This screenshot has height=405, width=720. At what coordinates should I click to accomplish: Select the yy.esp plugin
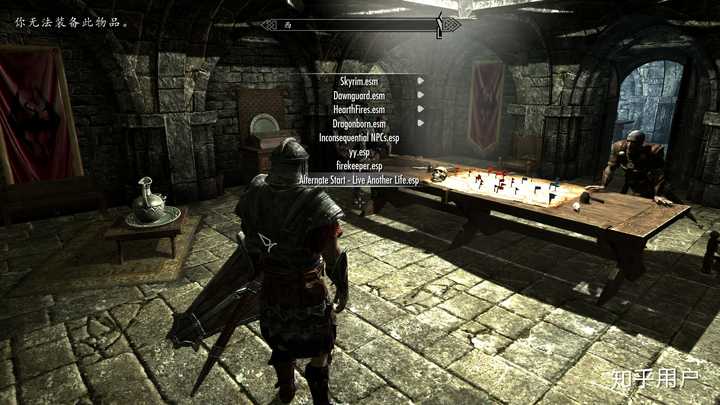coord(359,152)
